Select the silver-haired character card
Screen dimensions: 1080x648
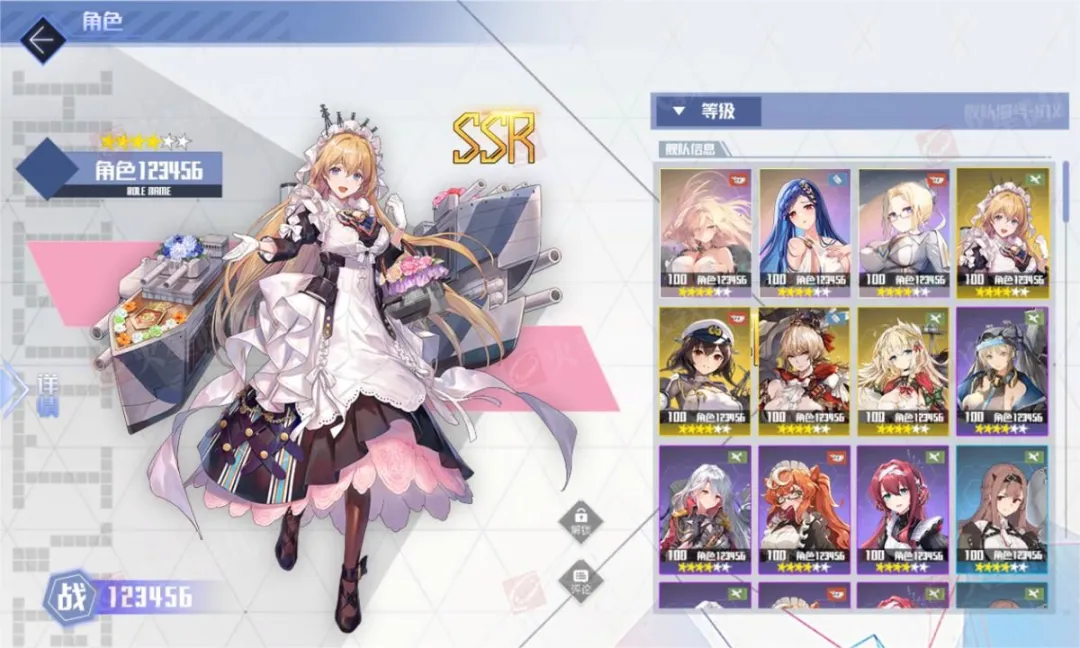(x=706, y=508)
